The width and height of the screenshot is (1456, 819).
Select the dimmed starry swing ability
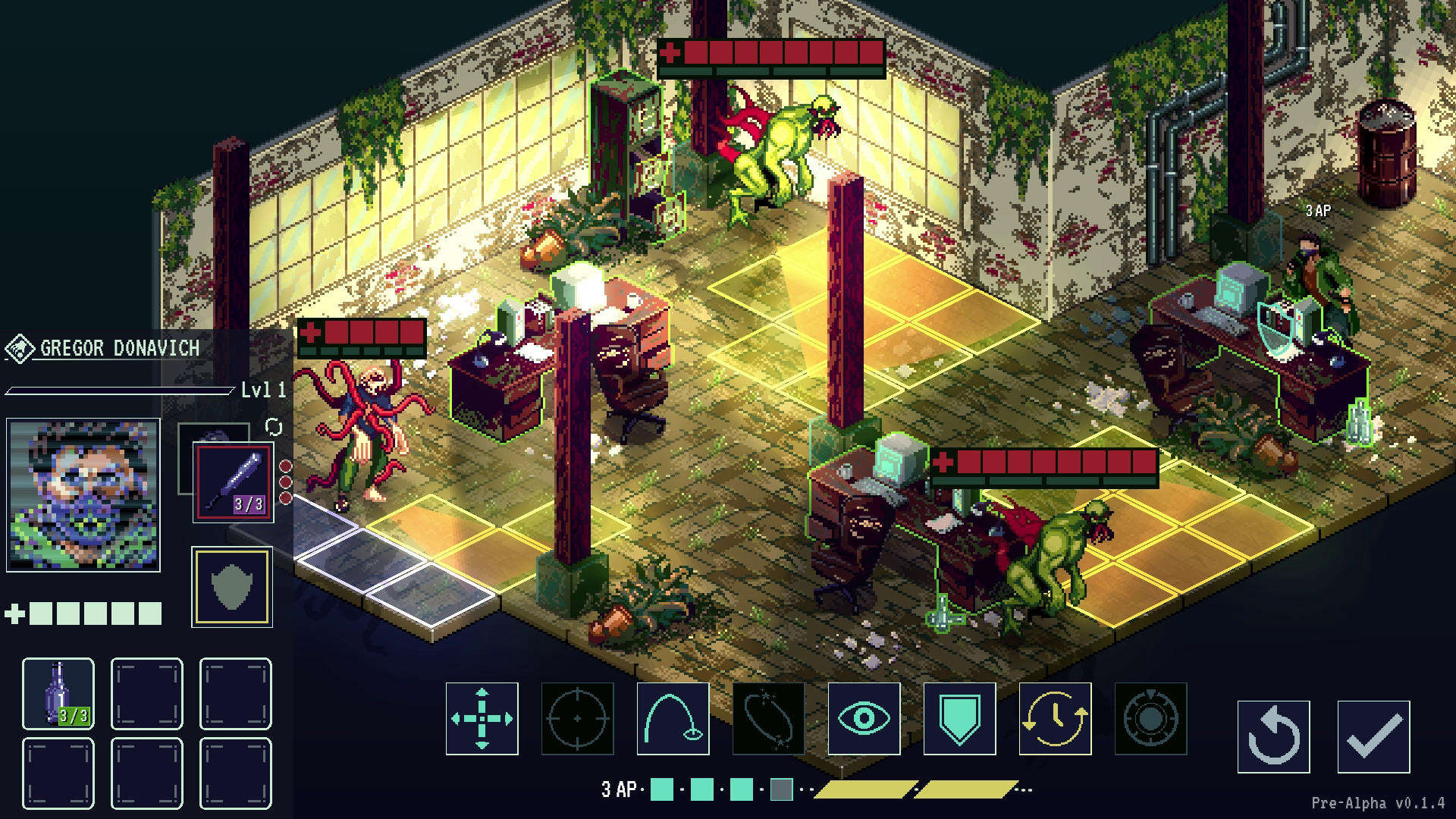coord(768,718)
